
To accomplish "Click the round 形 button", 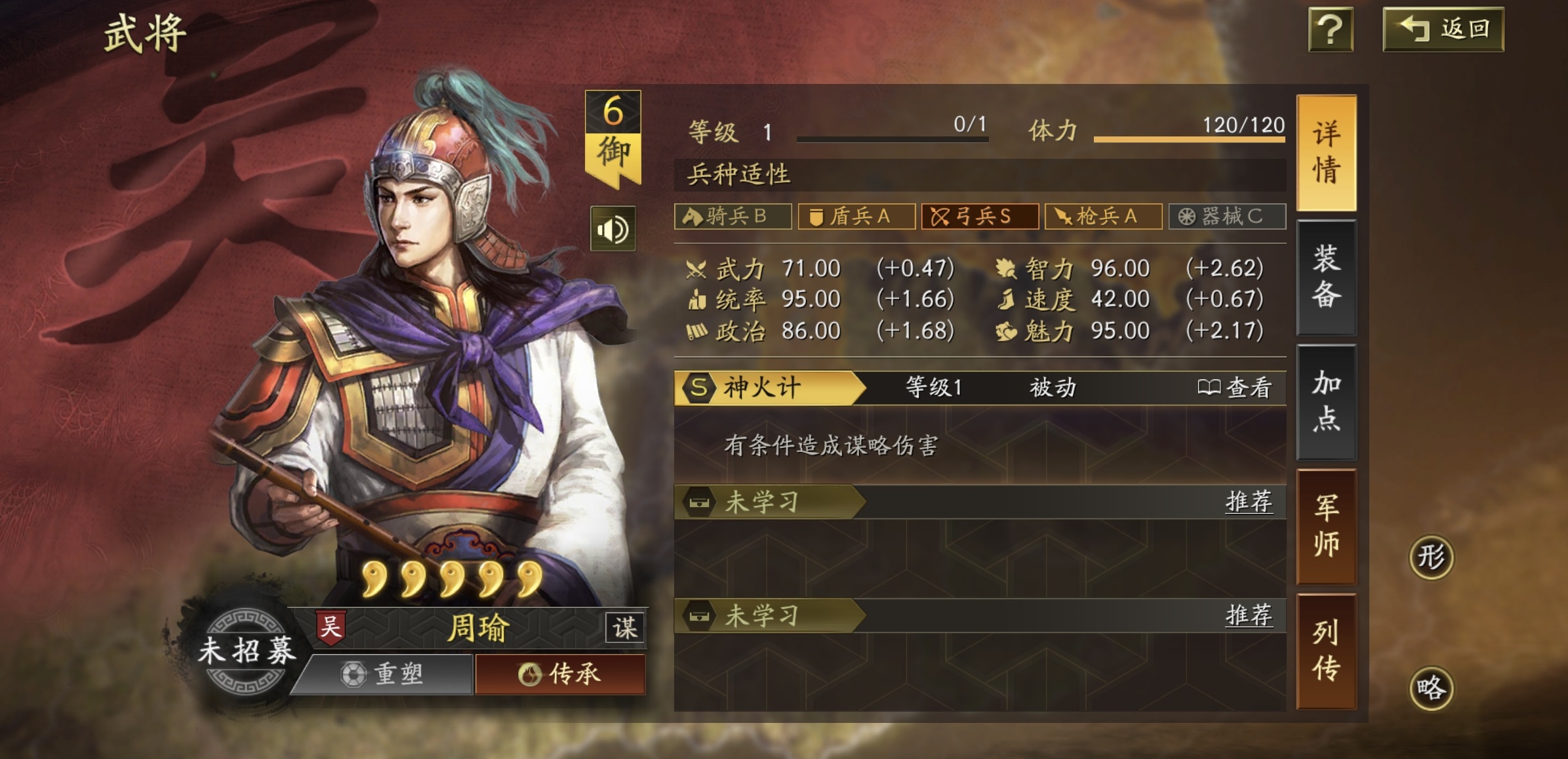I will (x=1431, y=558).
